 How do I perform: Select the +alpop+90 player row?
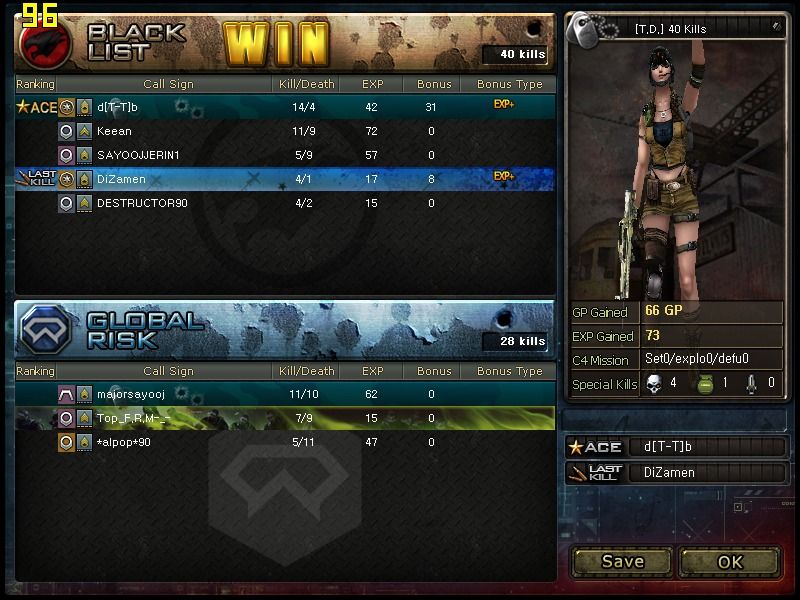pos(285,442)
